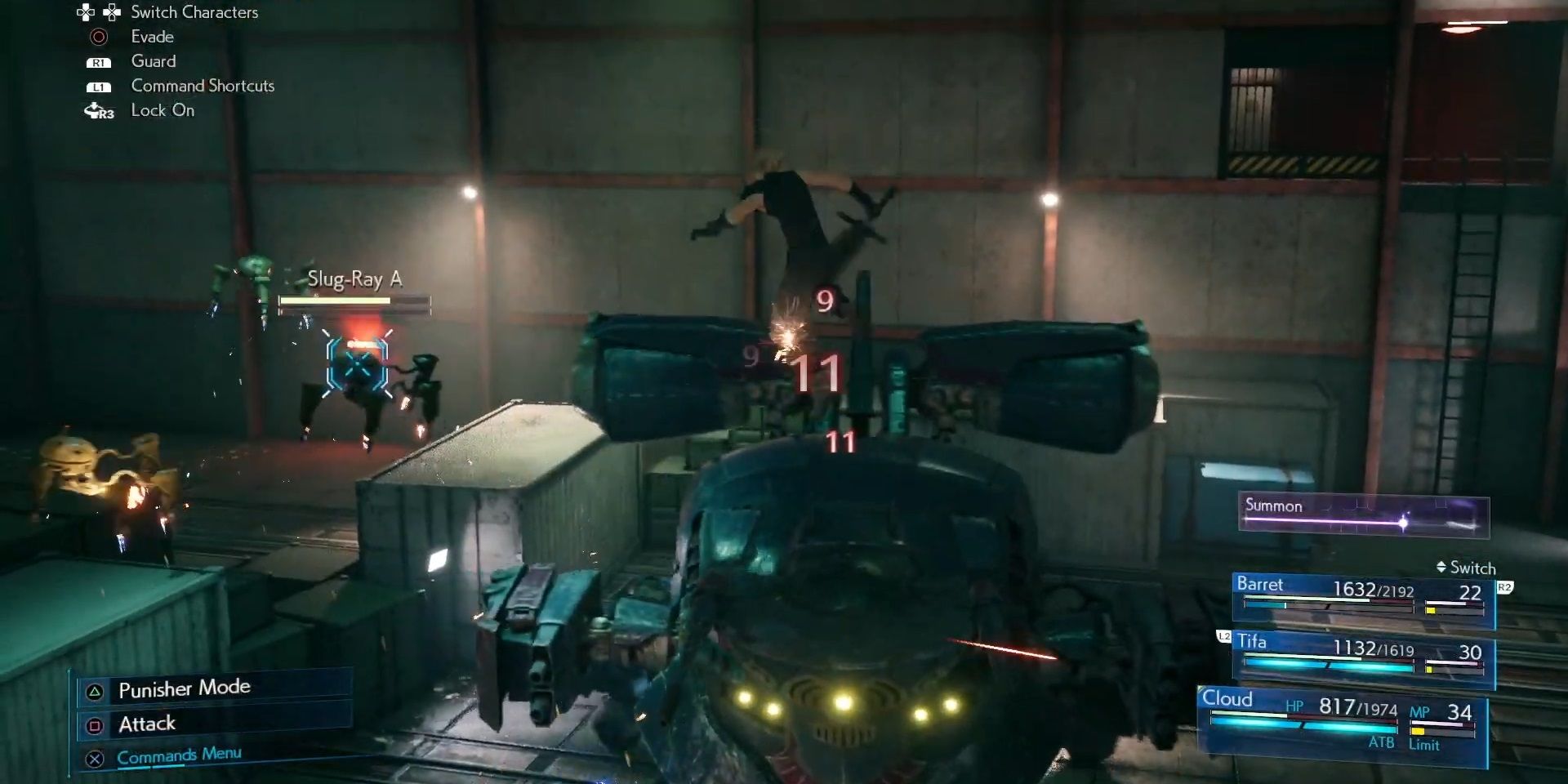Select the Attack command menu entry
Viewport: 1568px width, 784px height.
coord(148,724)
